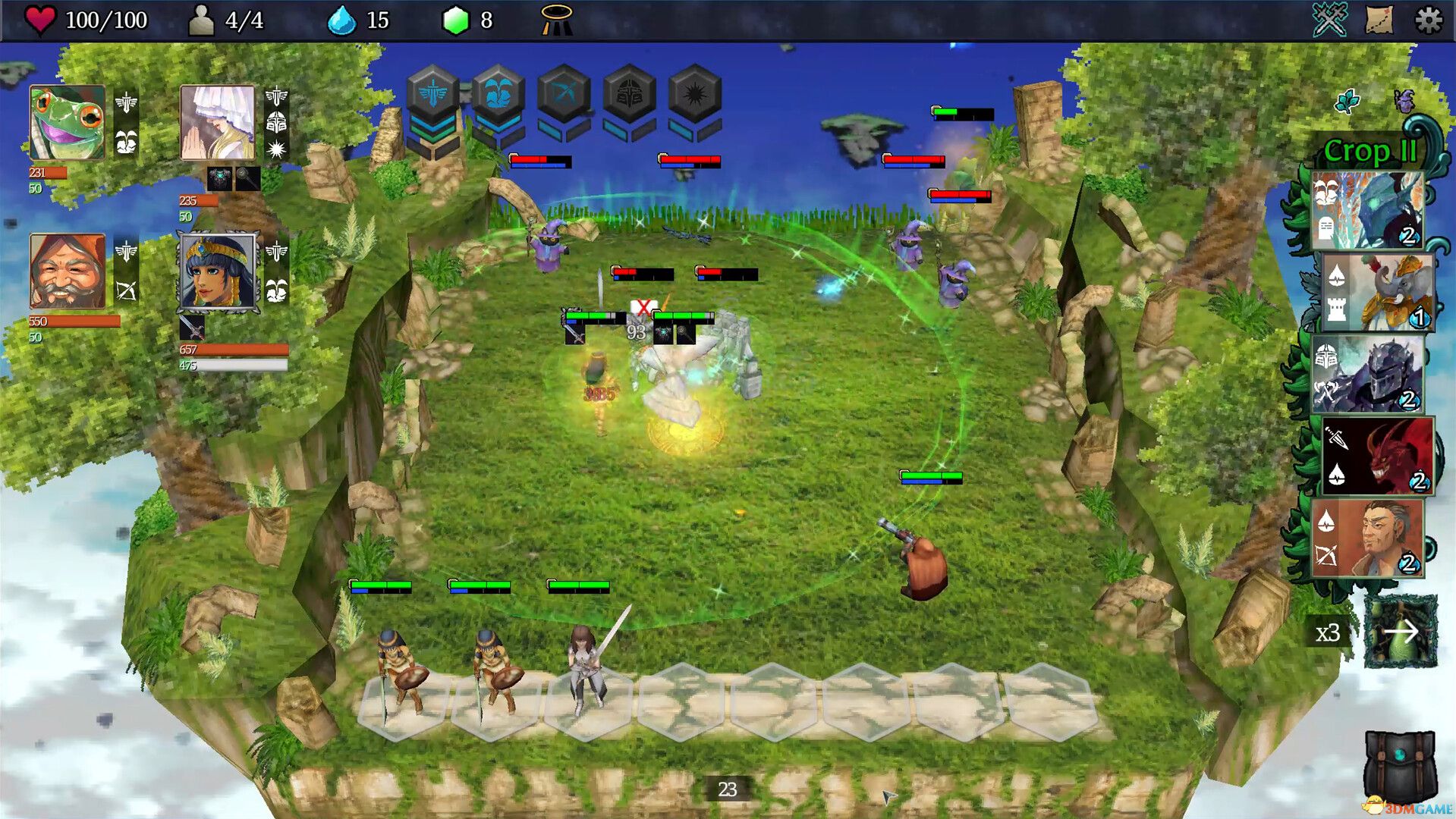This screenshot has height=819, width=1456.
Task: Click the Crop II panel title
Action: pyautogui.click(x=1372, y=150)
